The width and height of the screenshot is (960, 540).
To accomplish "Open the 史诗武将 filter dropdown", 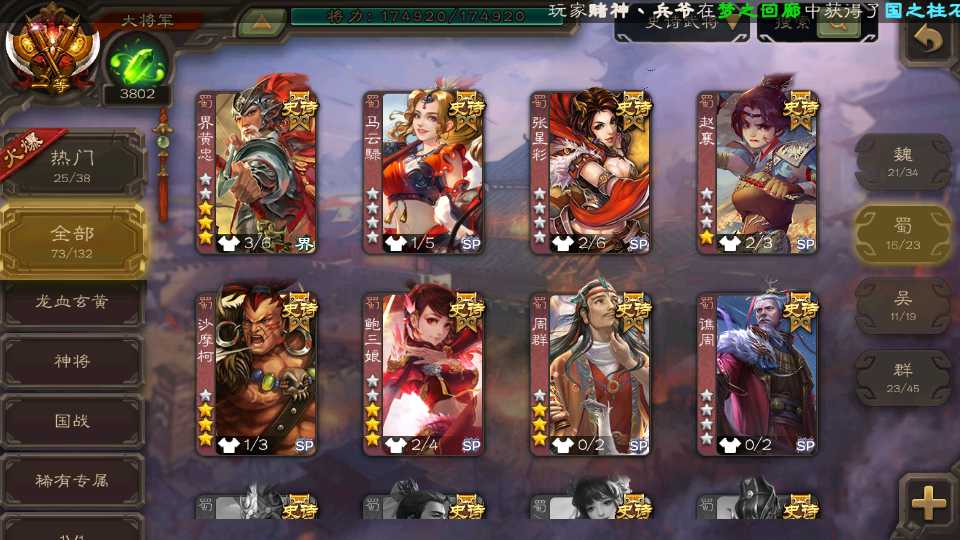I will 681,26.
